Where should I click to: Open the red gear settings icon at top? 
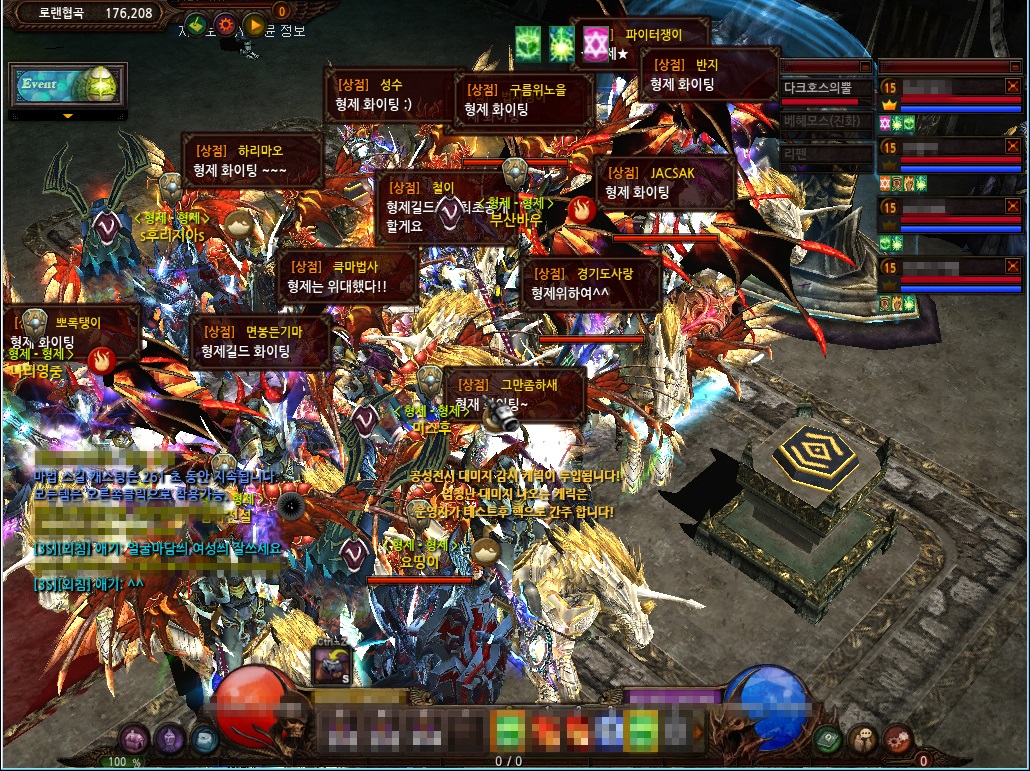(x=226, y=25)
